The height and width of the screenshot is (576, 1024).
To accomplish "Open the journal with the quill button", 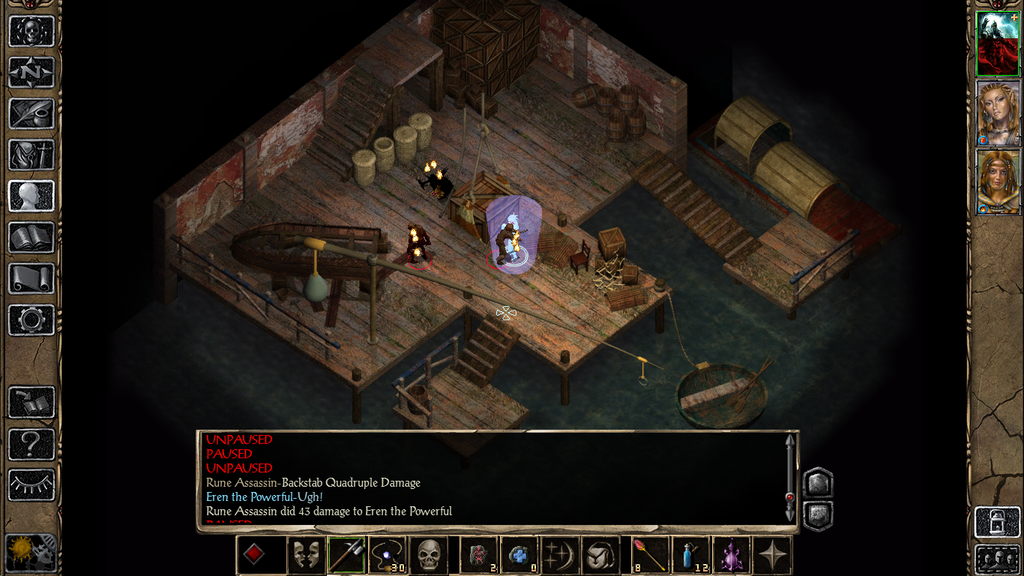I will pyautogui.click(x=31, y=113).
